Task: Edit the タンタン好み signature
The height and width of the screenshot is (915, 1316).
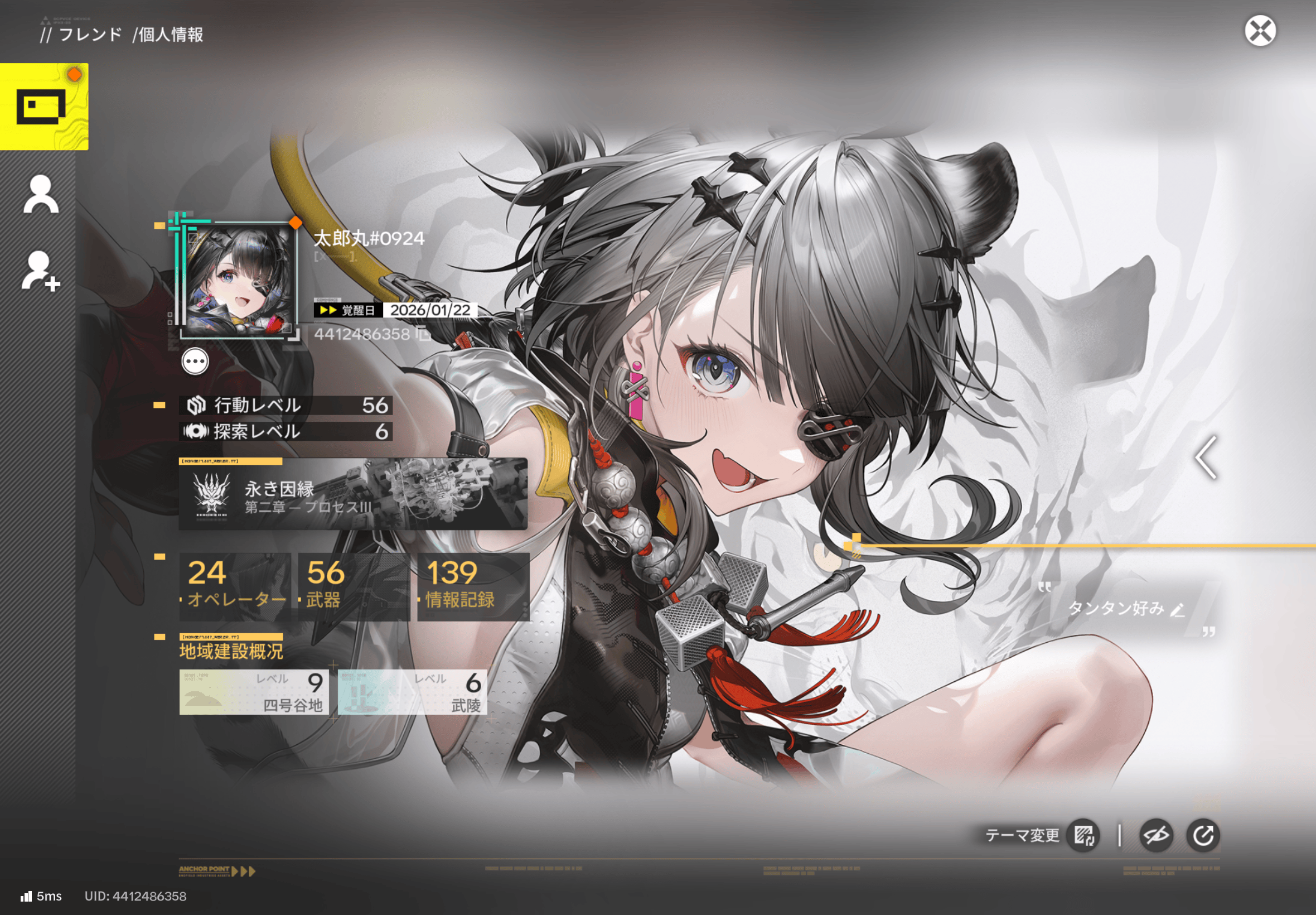Action: tap(1177, 609)
